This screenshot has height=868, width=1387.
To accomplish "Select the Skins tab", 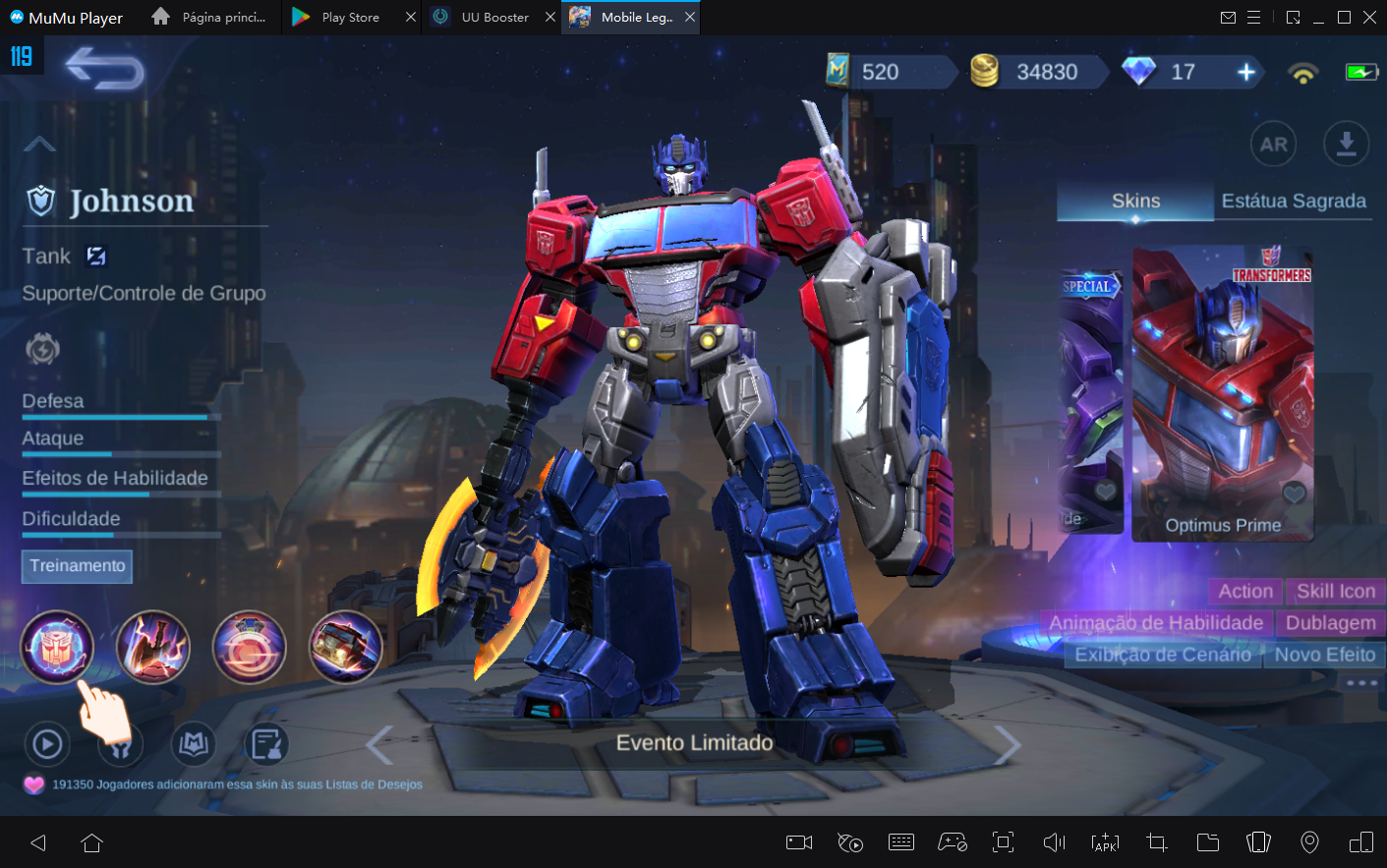I will pyautogui.click(x=1134, y=201).
